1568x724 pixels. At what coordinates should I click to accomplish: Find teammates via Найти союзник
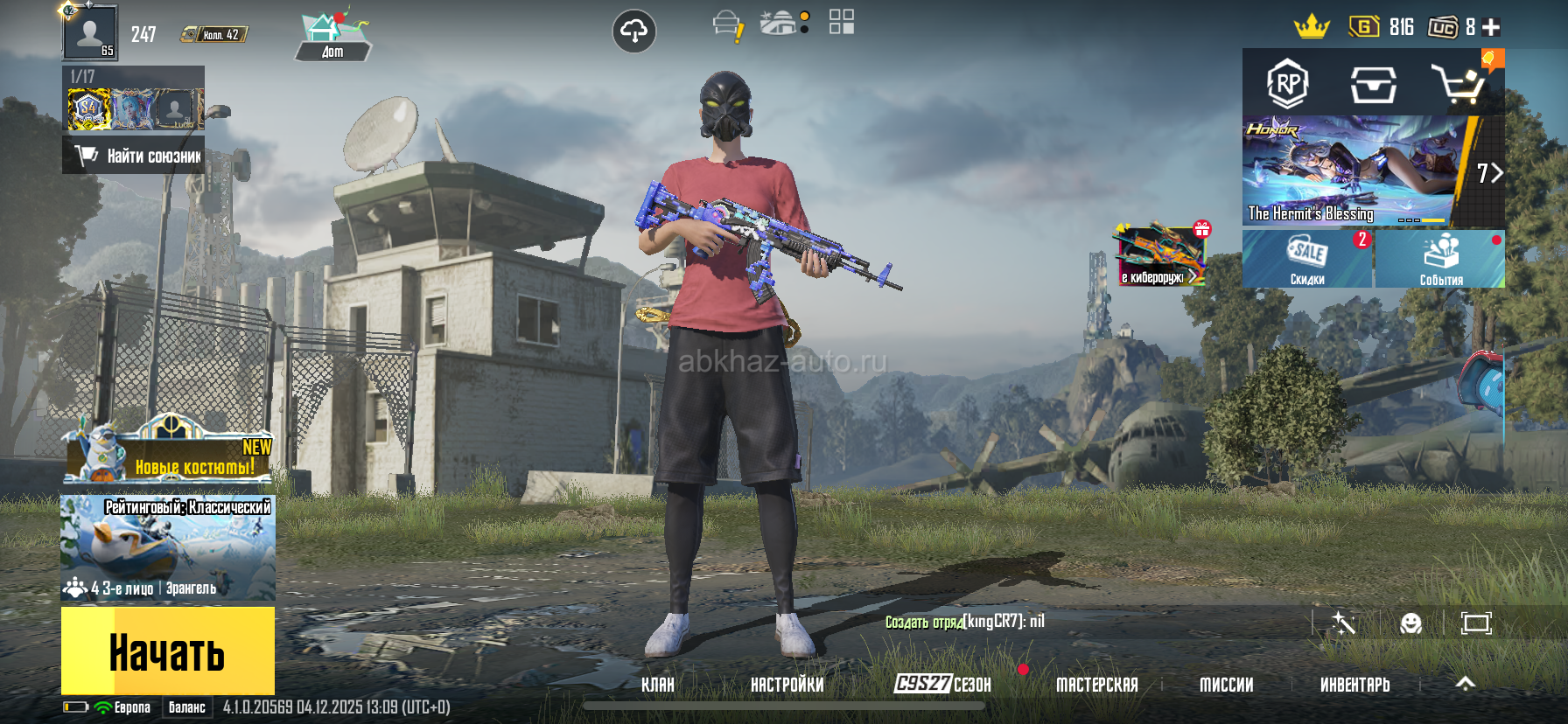coord(134,156)
